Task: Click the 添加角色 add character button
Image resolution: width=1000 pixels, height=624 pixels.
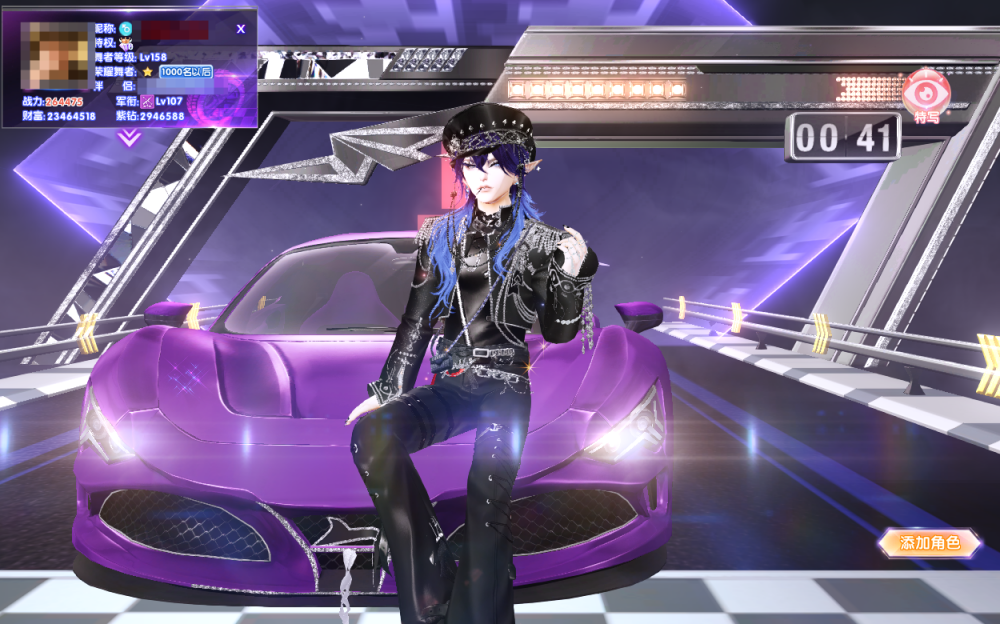Action: (929, 543)
